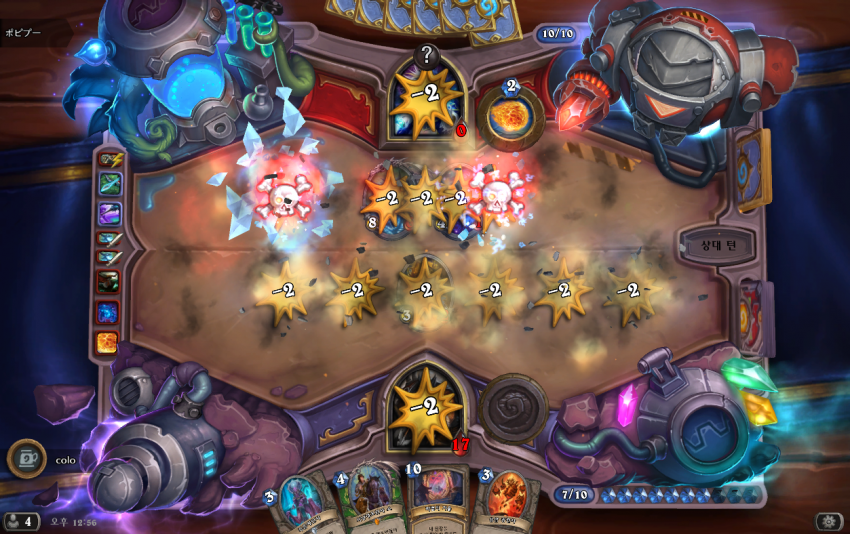Open the friends list button

pos(20,521)
